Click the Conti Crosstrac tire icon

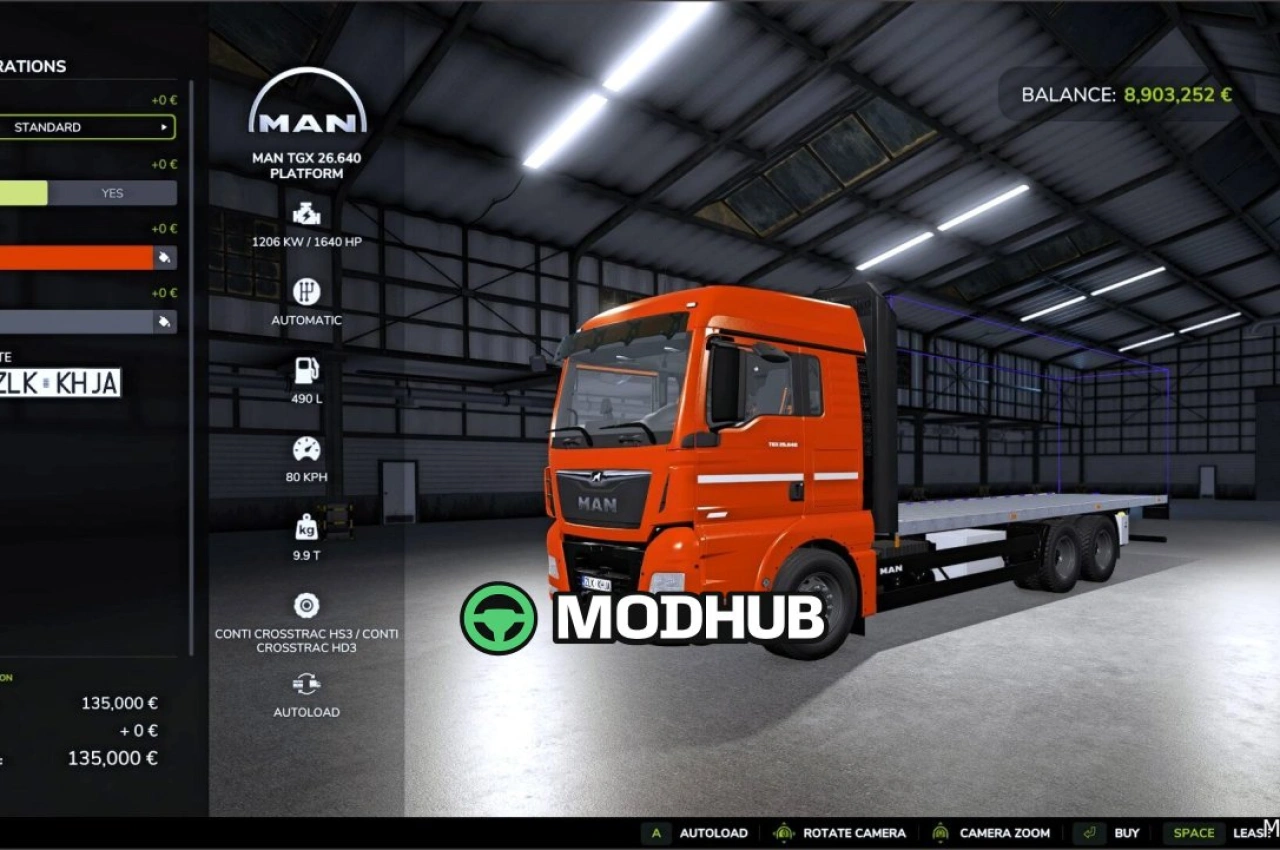pyautogui.click(x=305, y=603)
